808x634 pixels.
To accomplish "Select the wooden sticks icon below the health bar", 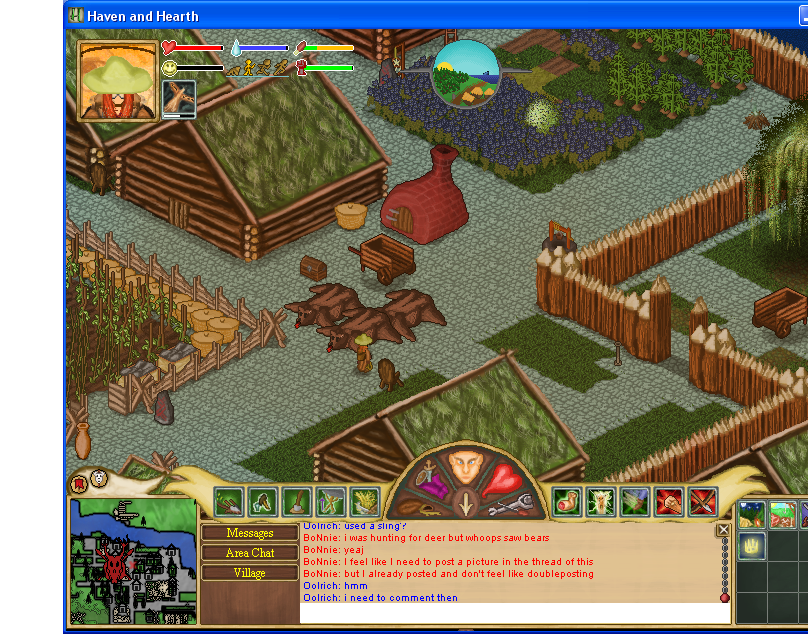I will pyautogui.click(x=179, y=99).
